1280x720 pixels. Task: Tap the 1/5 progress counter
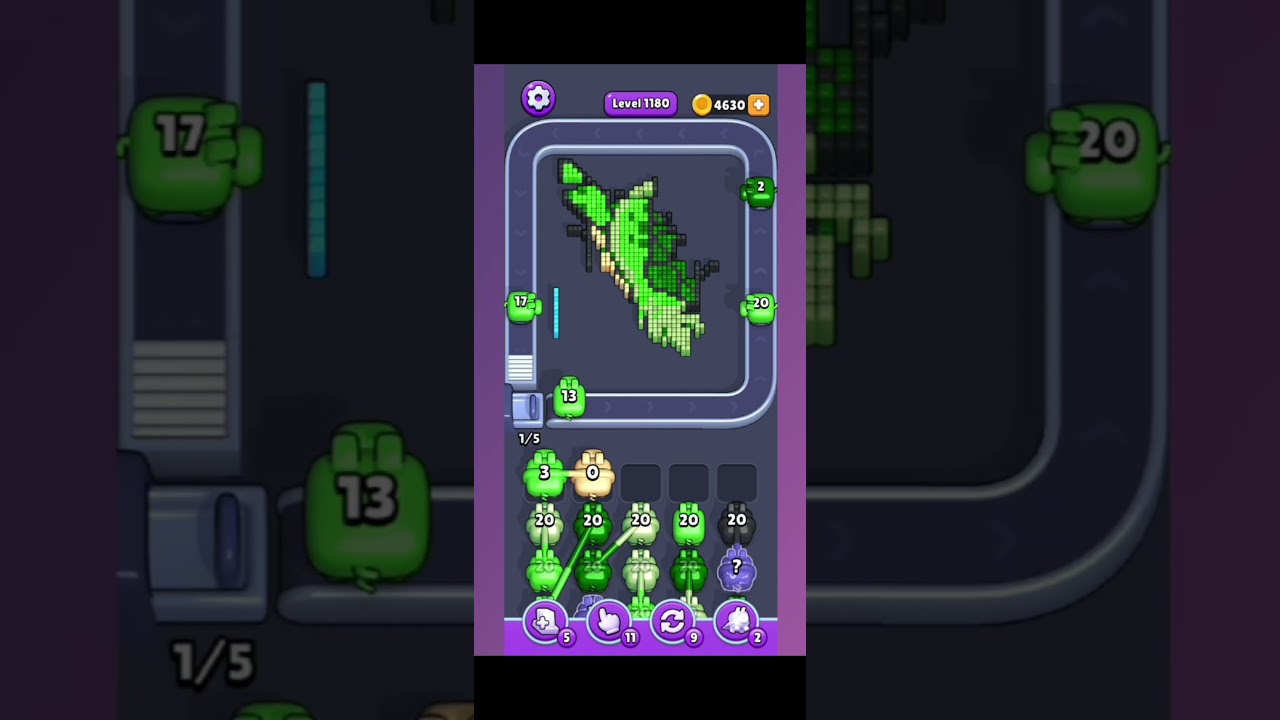529,438
